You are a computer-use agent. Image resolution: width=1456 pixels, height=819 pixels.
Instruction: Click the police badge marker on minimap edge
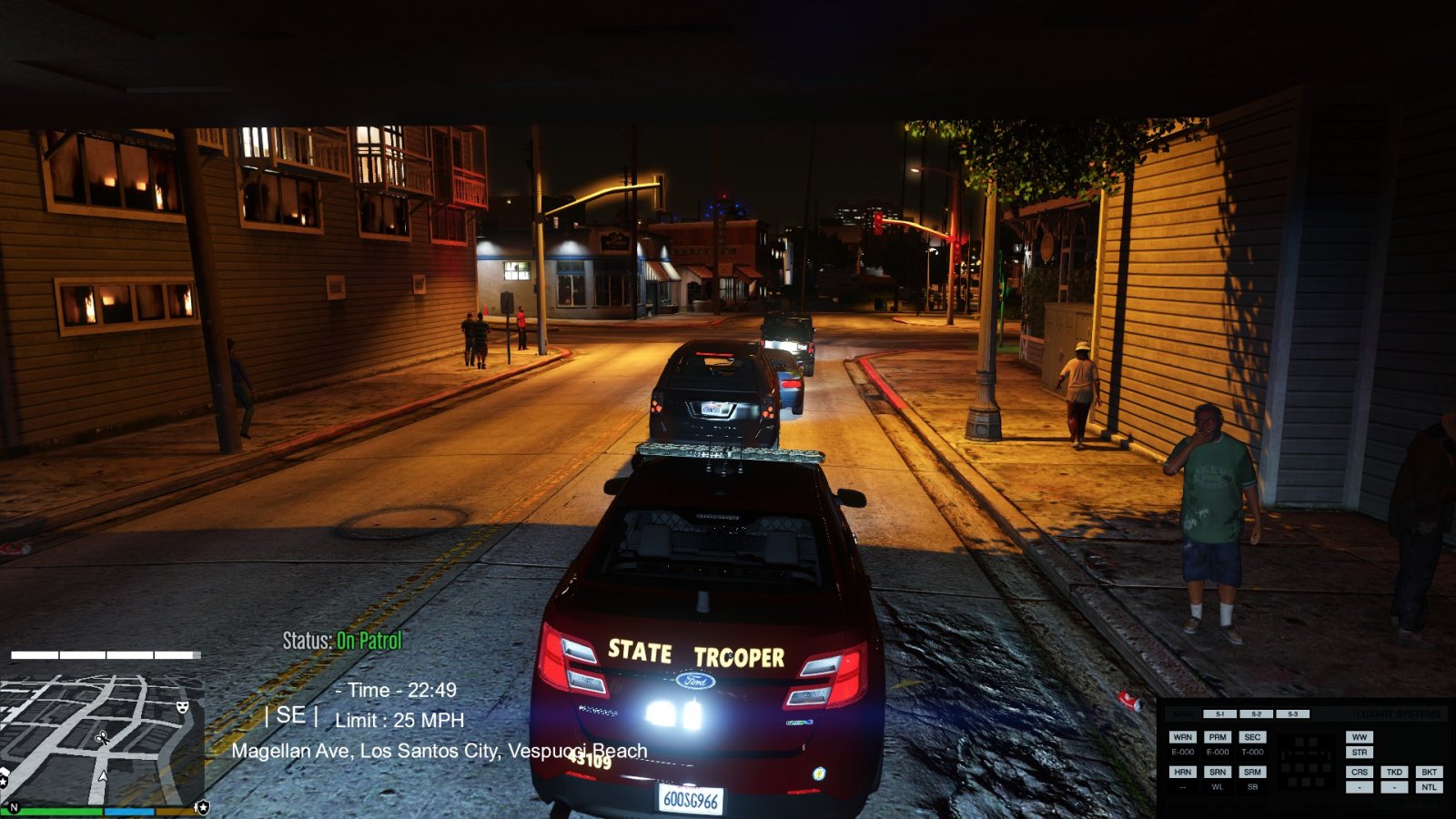[x=203, y=807]
